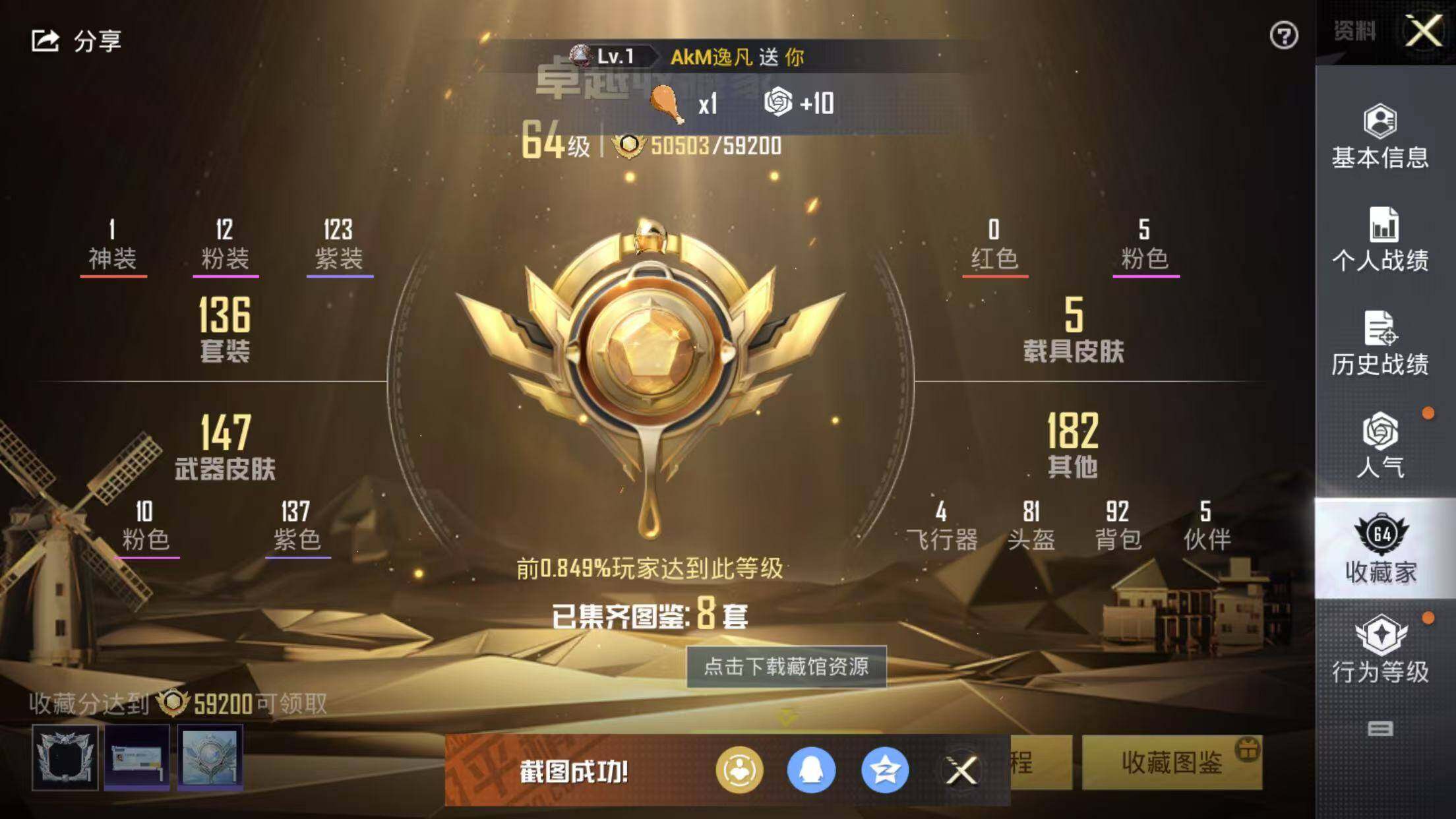This screenshot has height=819, width=1456.
Task: Share screenshot to Qzone star icon
Action: click(x=884, y=770)
